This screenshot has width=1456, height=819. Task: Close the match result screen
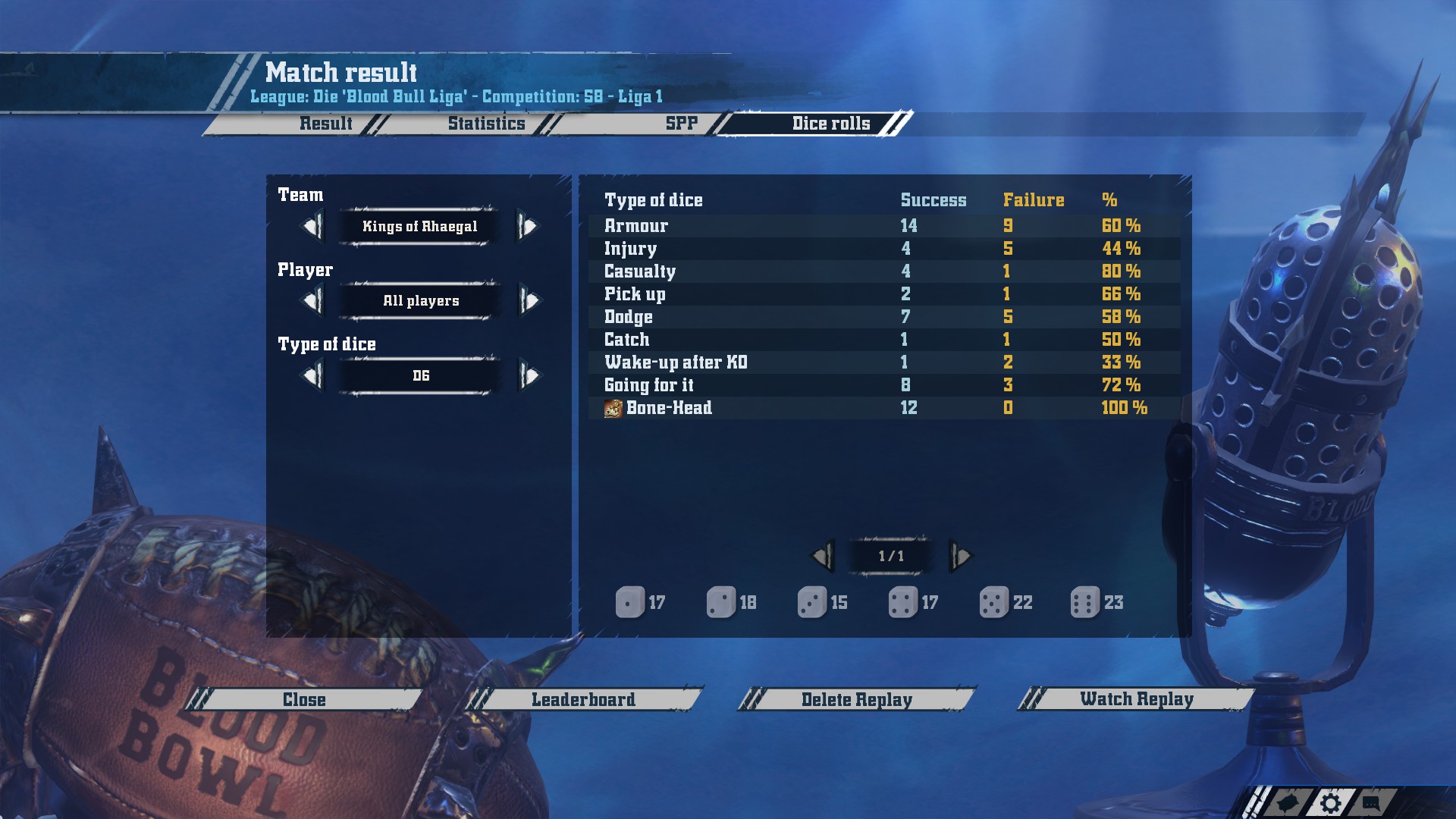[x=304, y=699]
